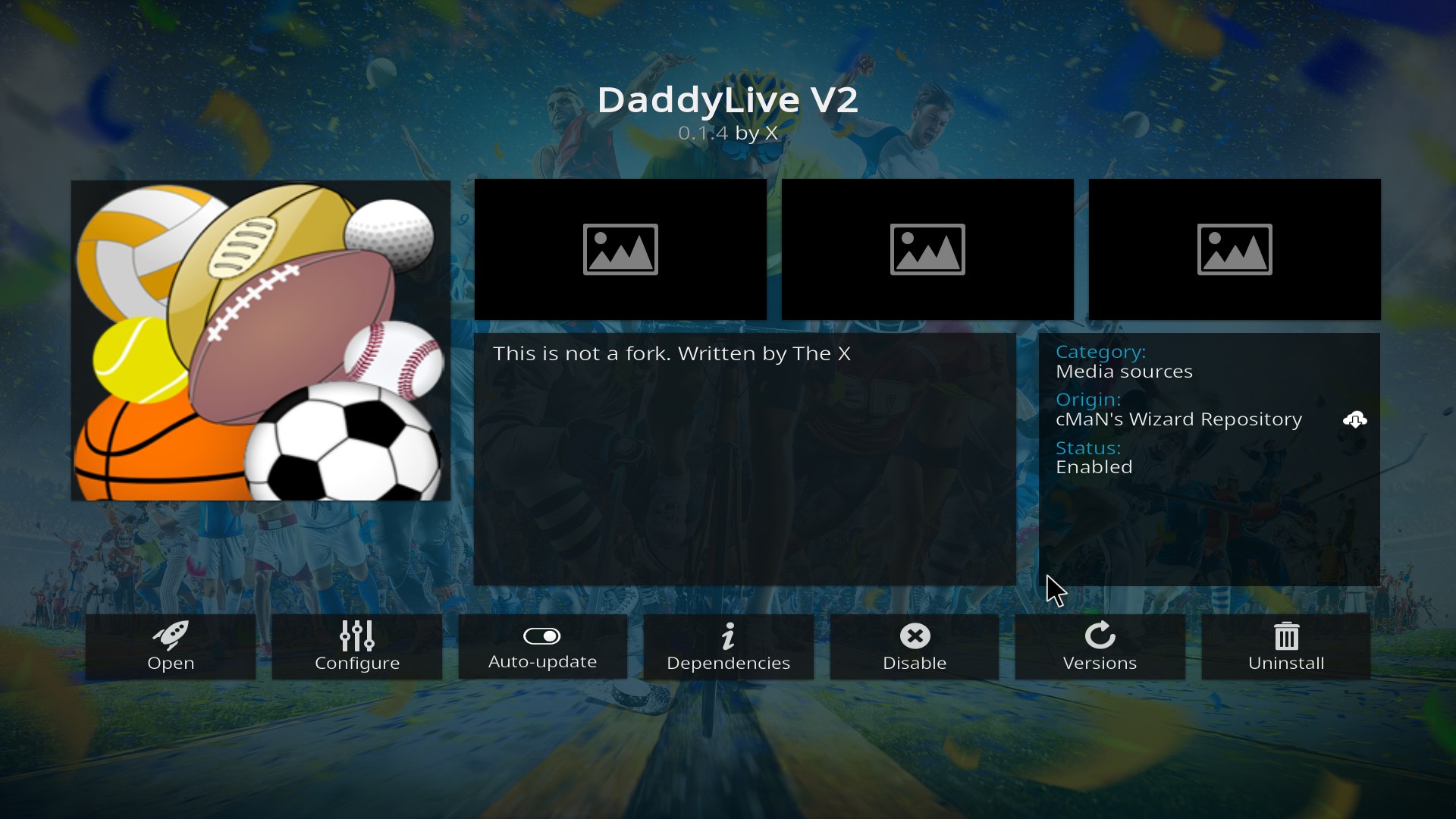Click the sports balls addon thumbnail
Viewport: 1456px width, 819px height.
tap(260, 340)
